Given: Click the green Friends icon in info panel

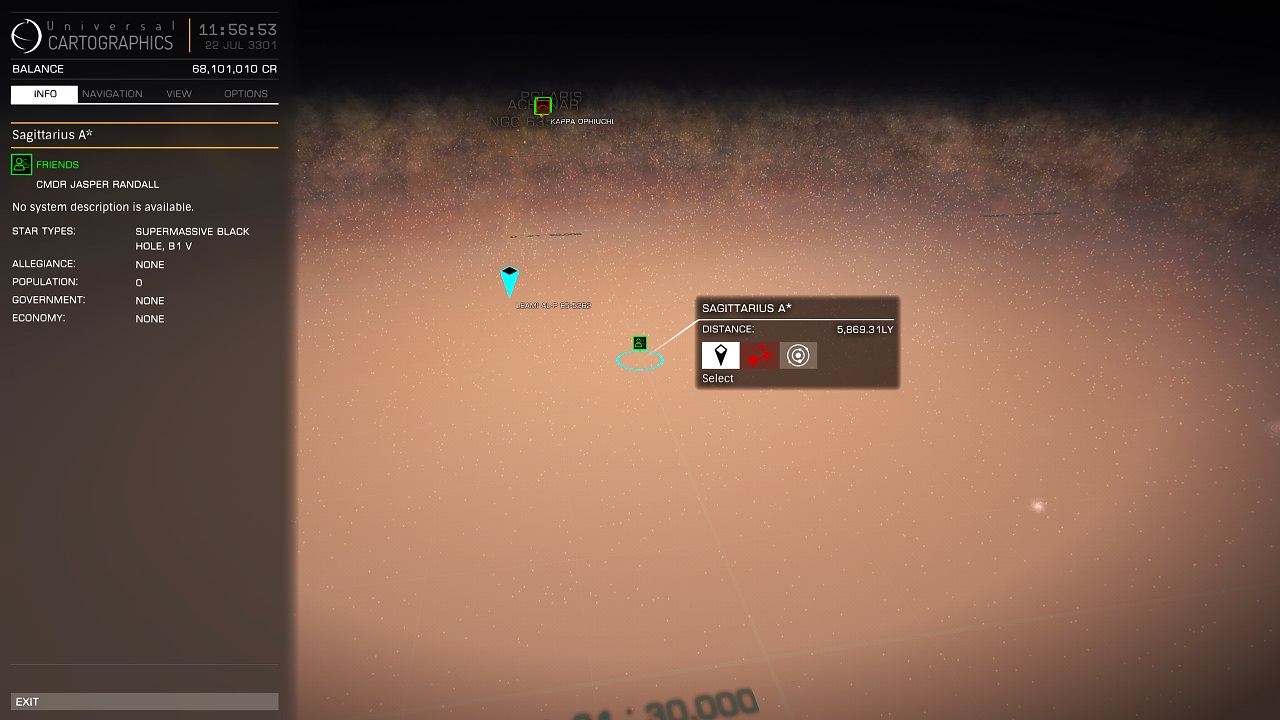Looking at the screenshot, I should tap(21, 164).
